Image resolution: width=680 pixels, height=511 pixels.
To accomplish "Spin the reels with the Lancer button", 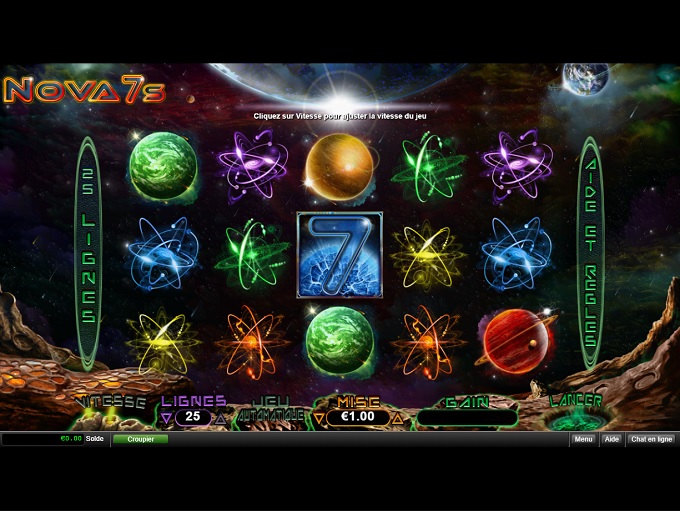I will coord(577,411).
